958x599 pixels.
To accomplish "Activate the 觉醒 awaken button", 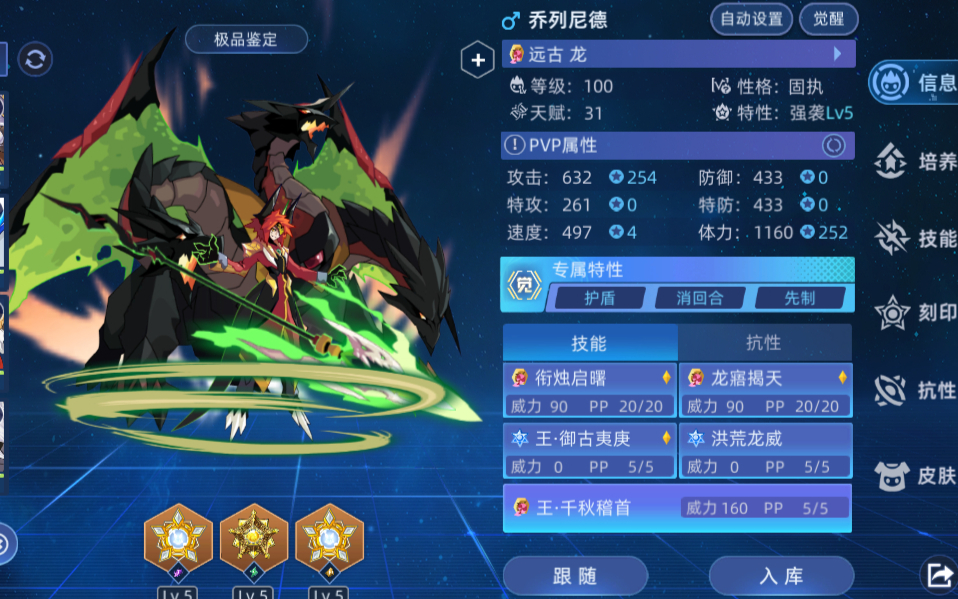I will pyautogui.click(x=829, y=19).
